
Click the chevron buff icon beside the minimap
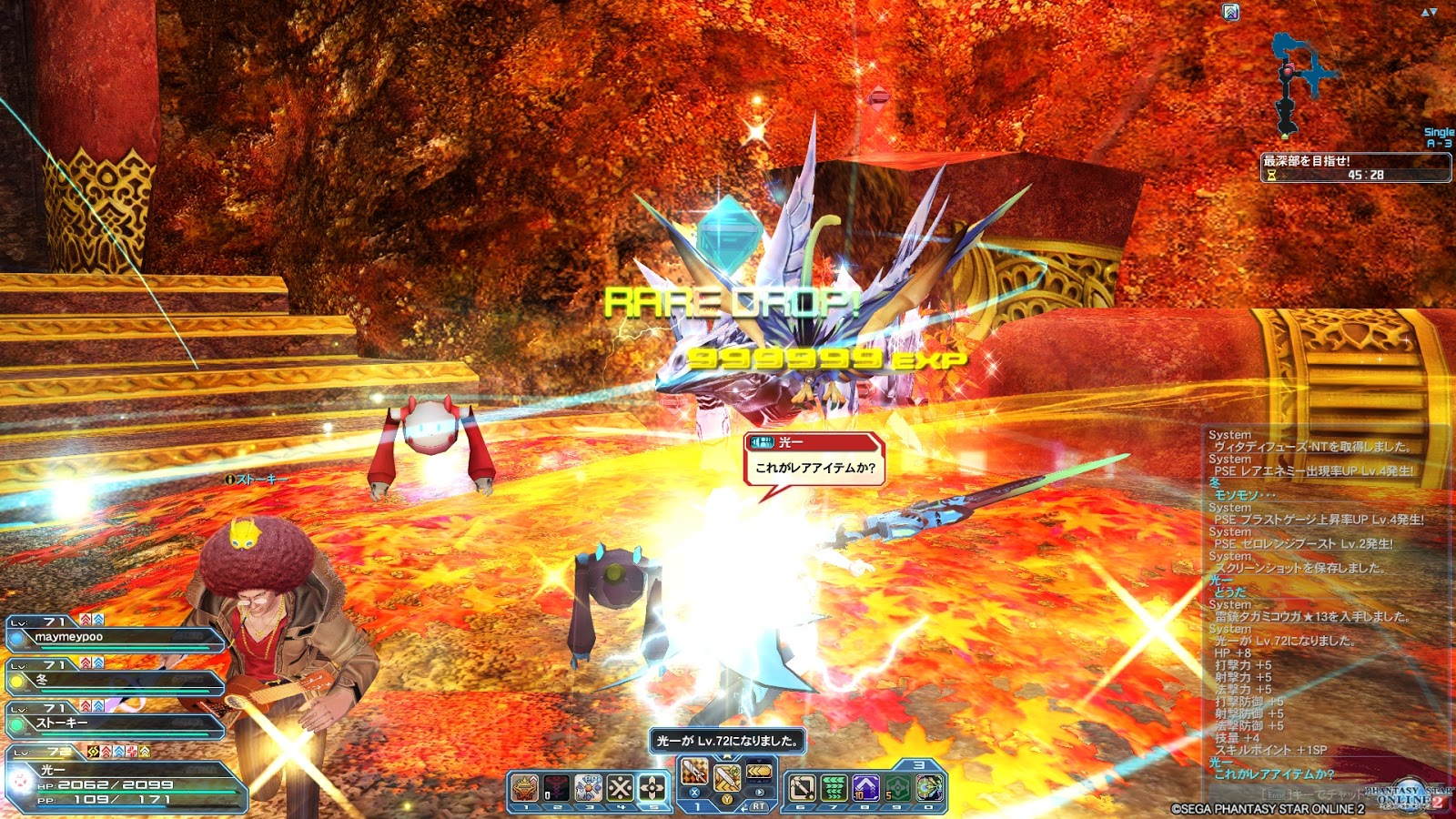tap(1231, 12)
